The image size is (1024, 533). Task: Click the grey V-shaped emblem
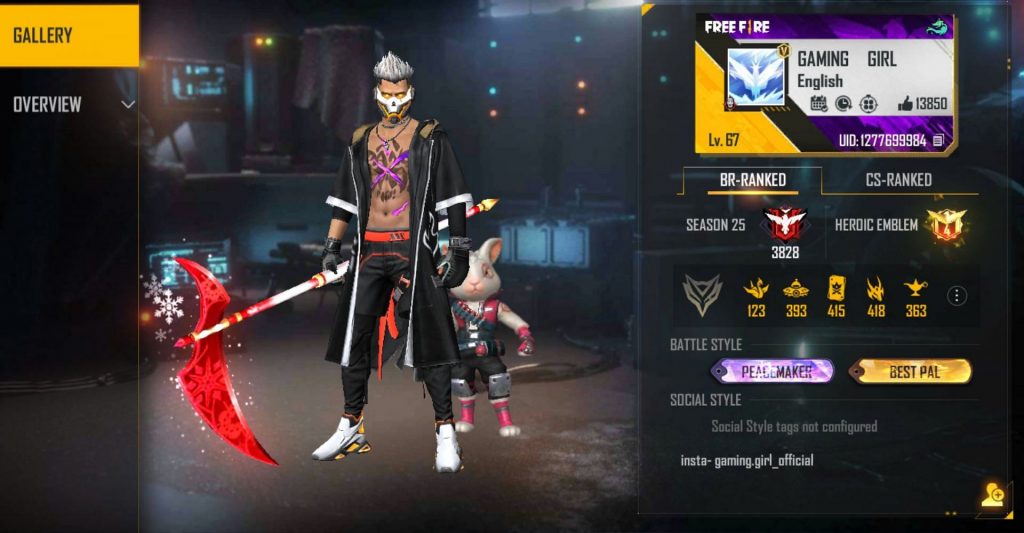tap(702, 295)
